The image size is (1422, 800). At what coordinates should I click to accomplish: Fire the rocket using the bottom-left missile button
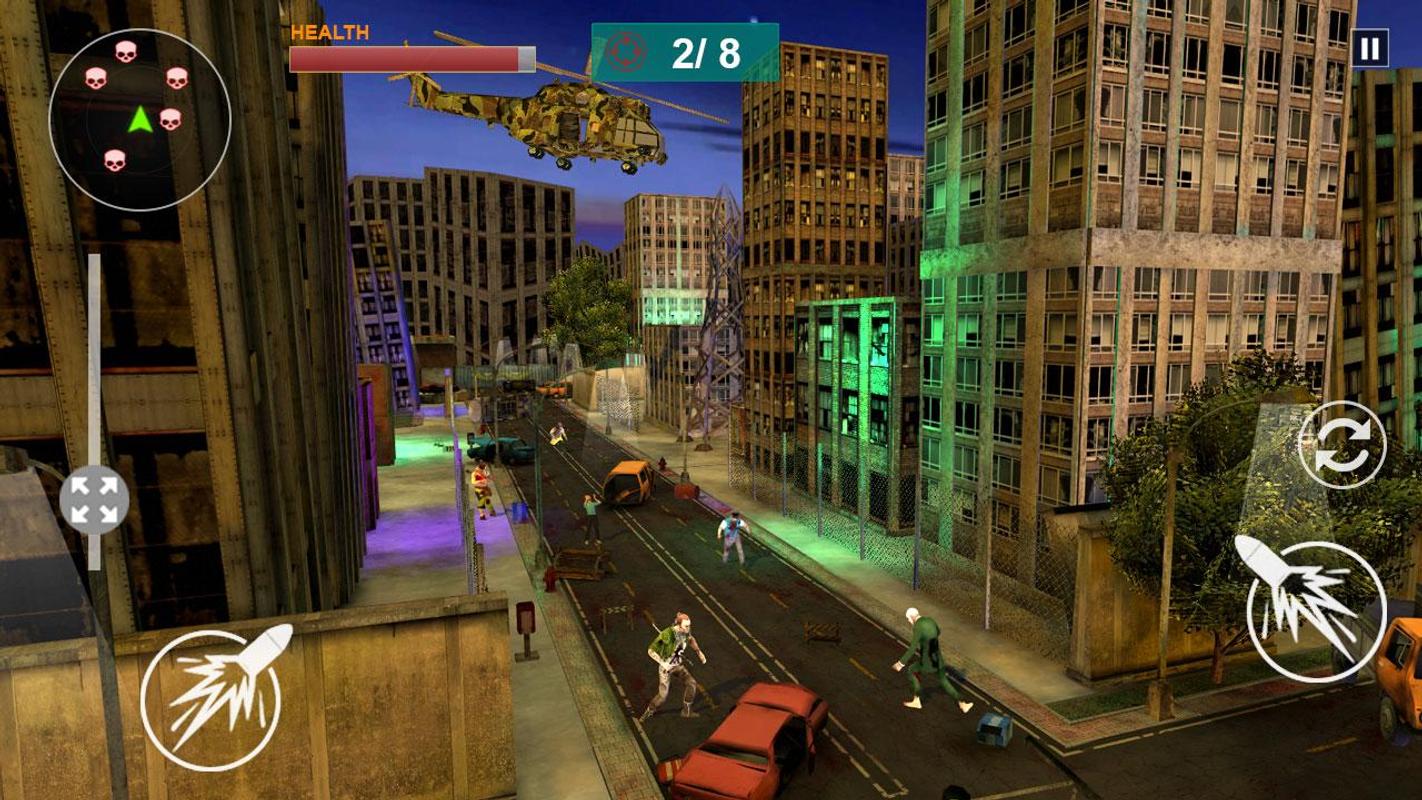click(211, 698)
